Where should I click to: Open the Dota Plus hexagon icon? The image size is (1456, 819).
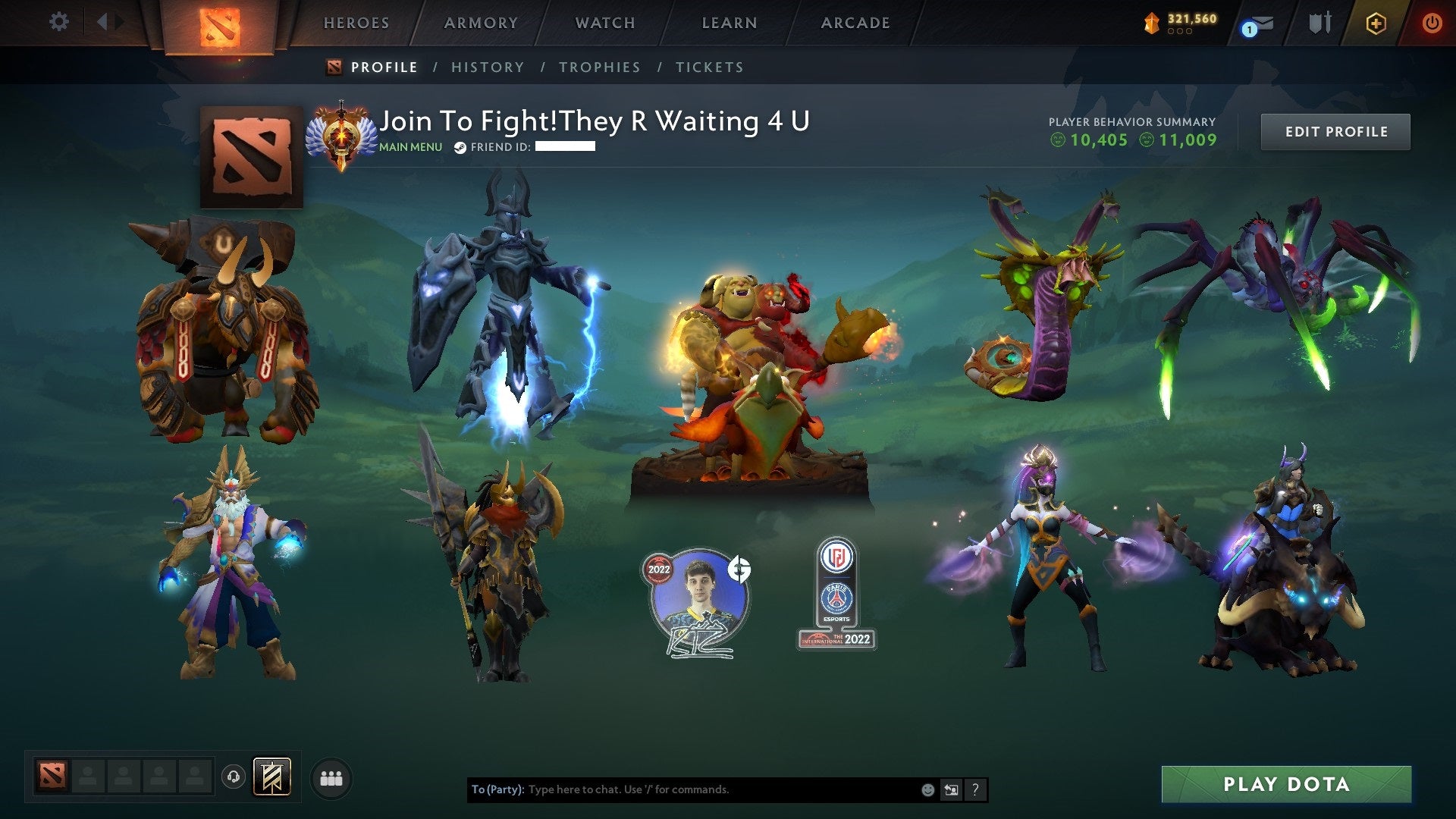pos(1378,23)
